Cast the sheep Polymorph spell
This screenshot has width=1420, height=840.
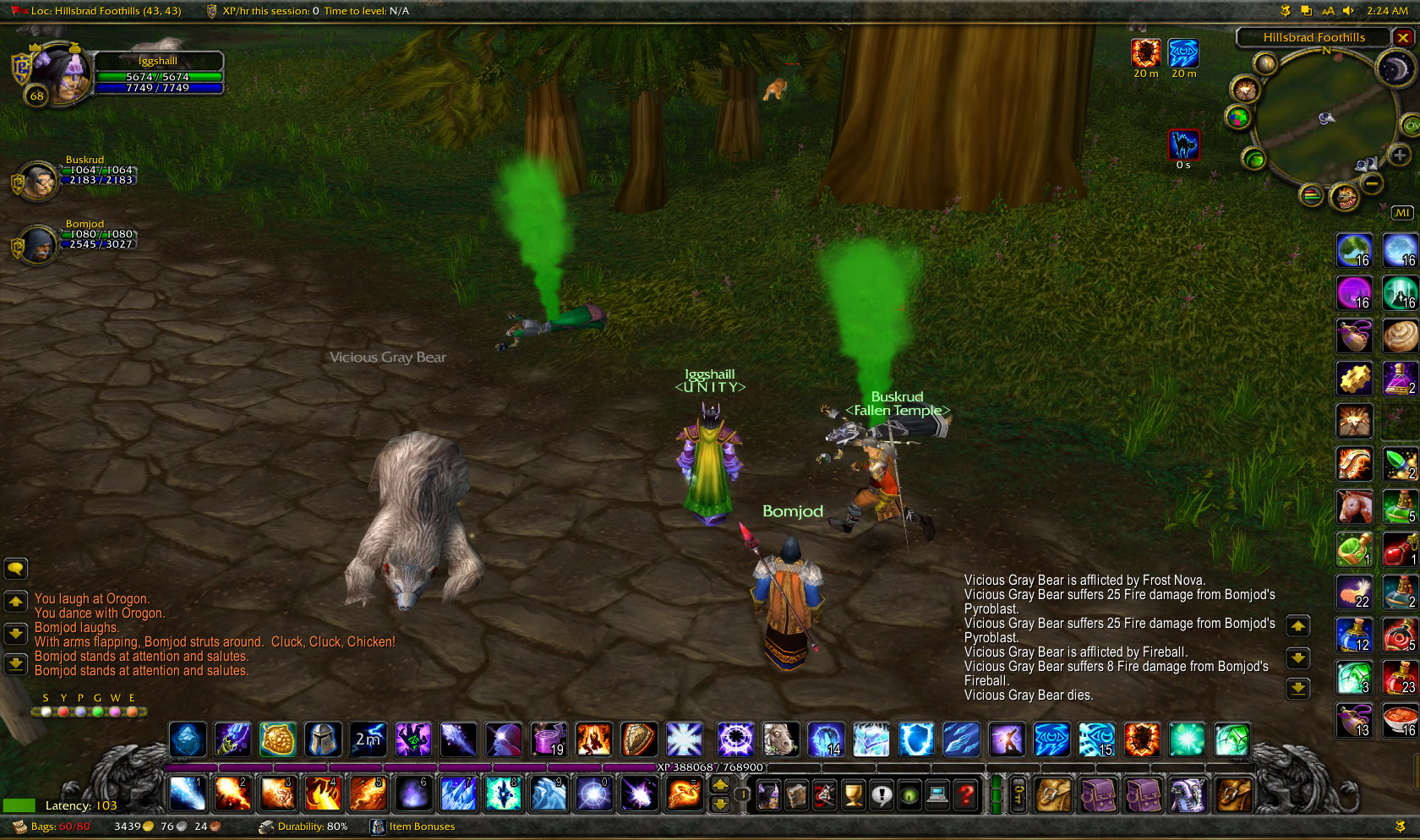[780, 739]
